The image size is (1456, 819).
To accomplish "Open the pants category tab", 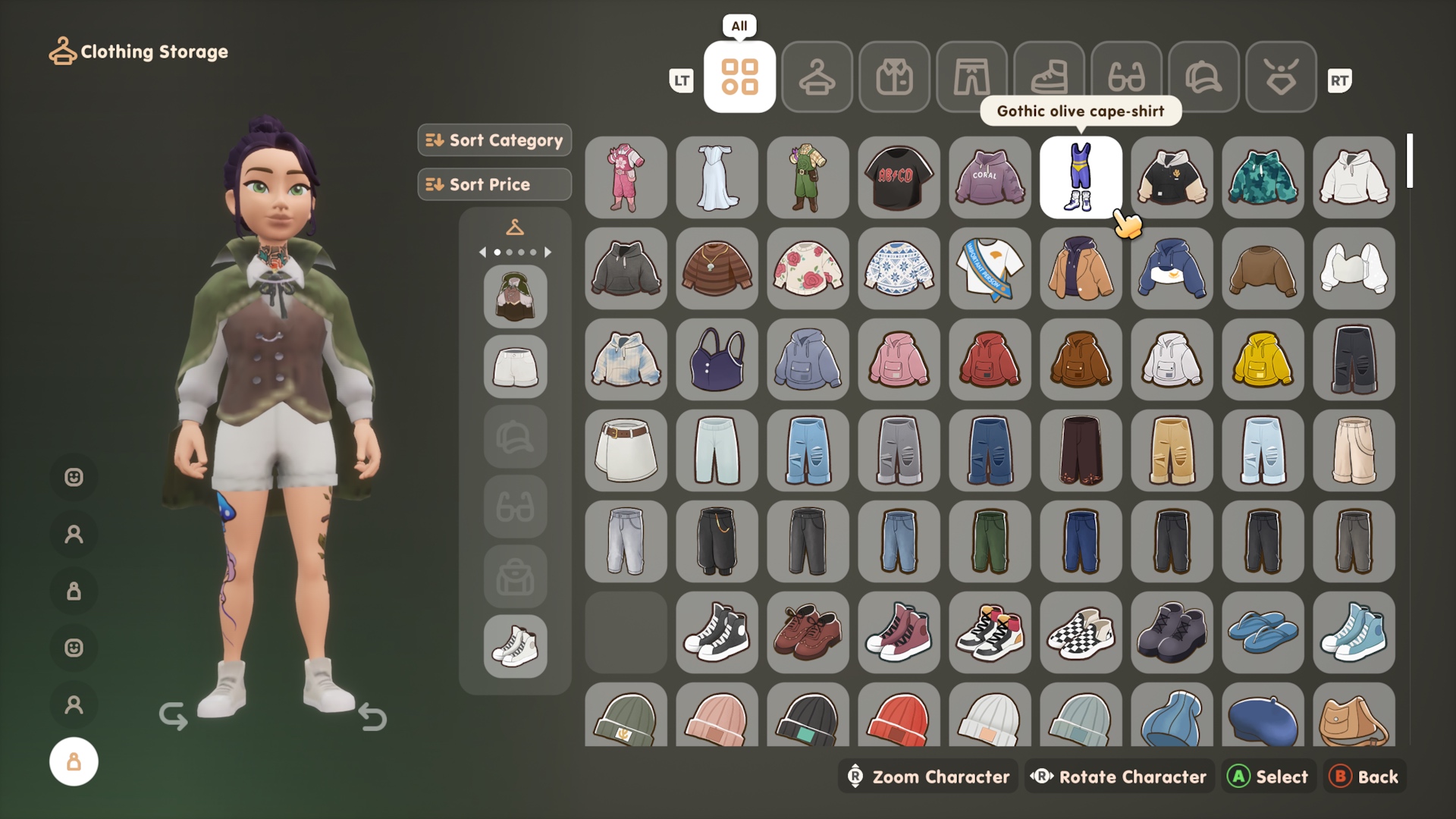I will [971, 77].
